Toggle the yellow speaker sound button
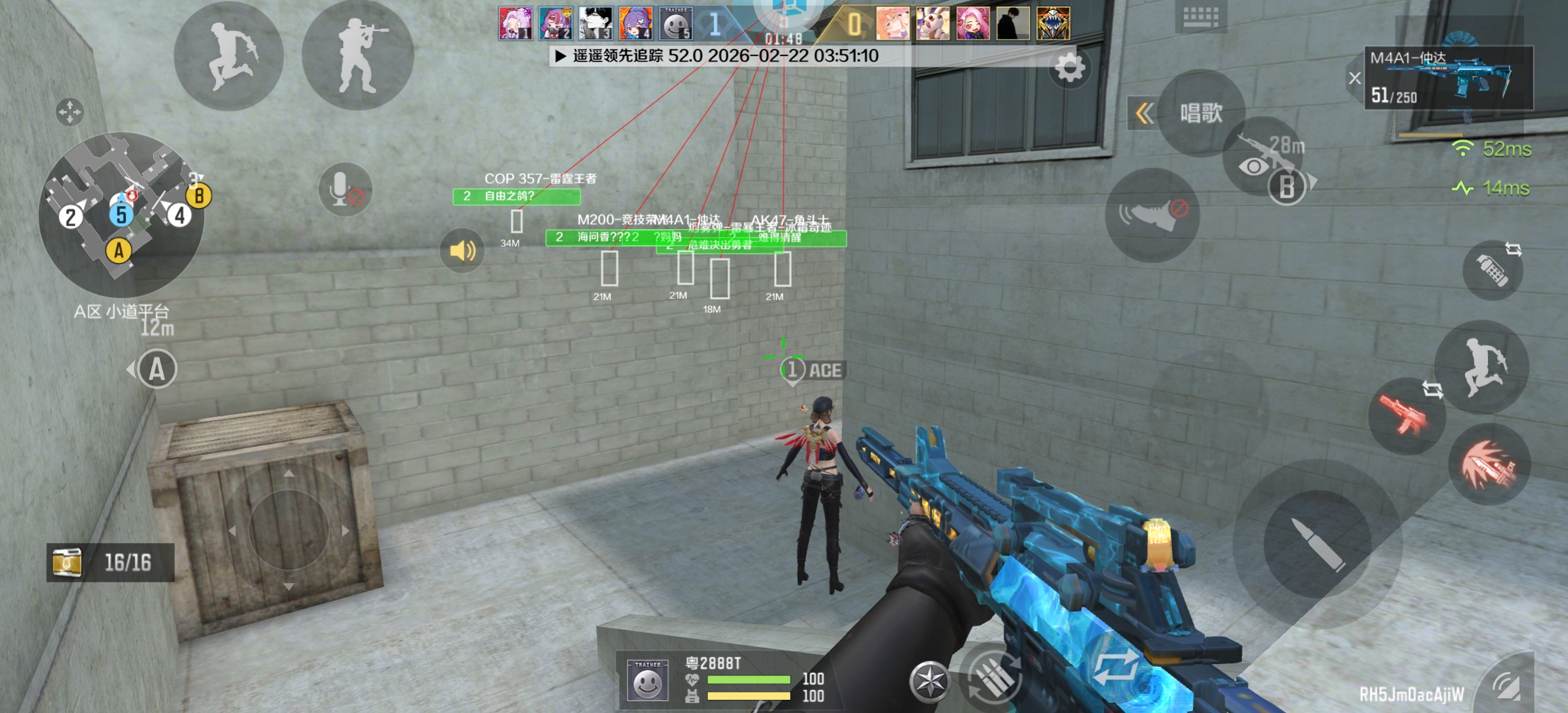 tap(462, 250)
